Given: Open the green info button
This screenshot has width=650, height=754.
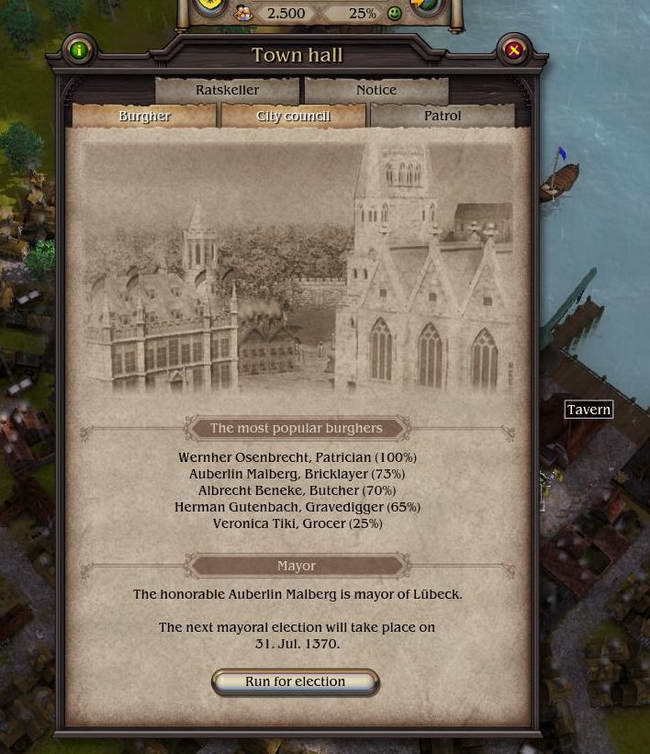Looking at the screenshot, I should (x=78, y=49).
